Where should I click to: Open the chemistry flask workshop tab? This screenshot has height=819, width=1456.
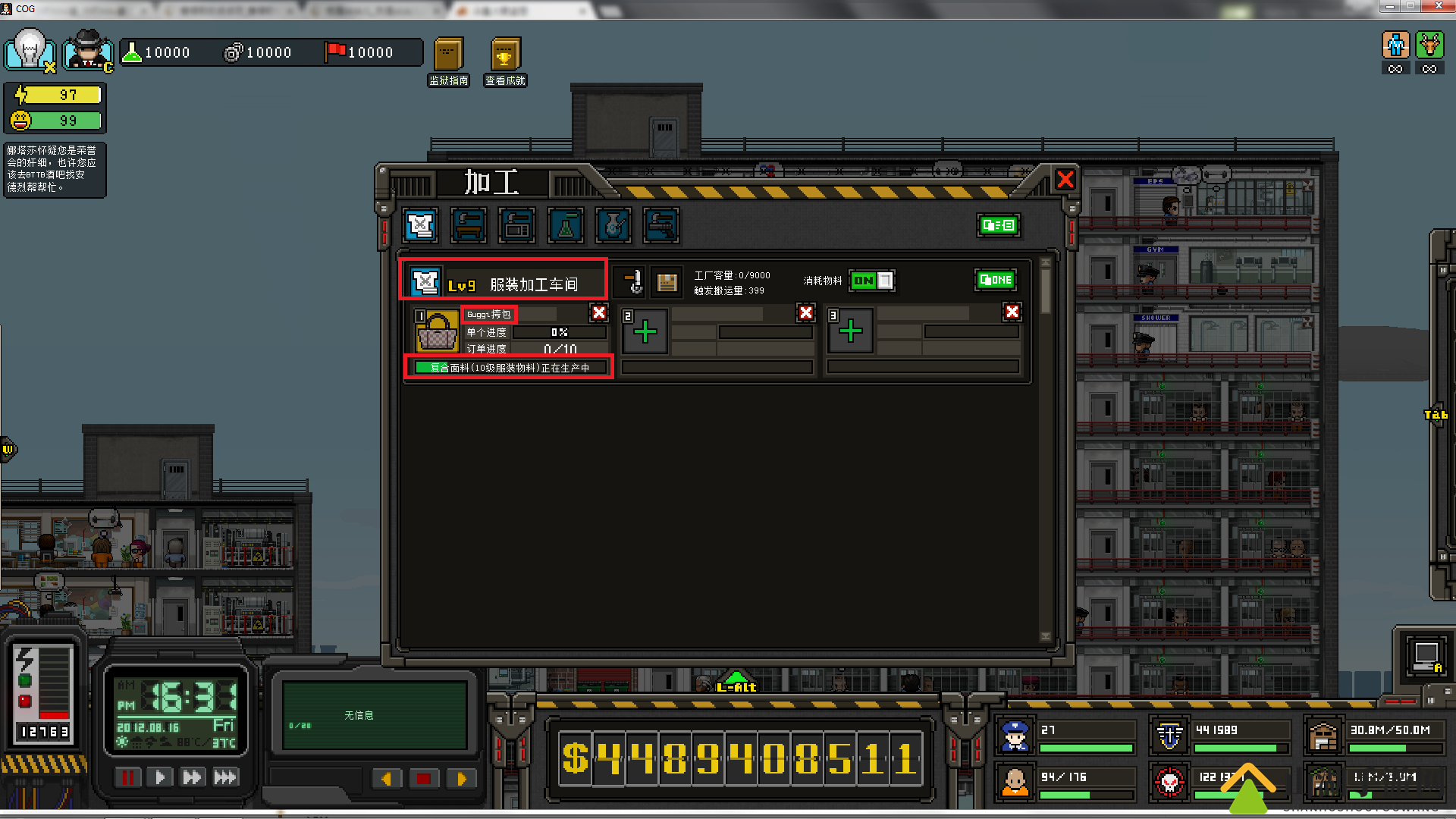(x=565, y=225)
